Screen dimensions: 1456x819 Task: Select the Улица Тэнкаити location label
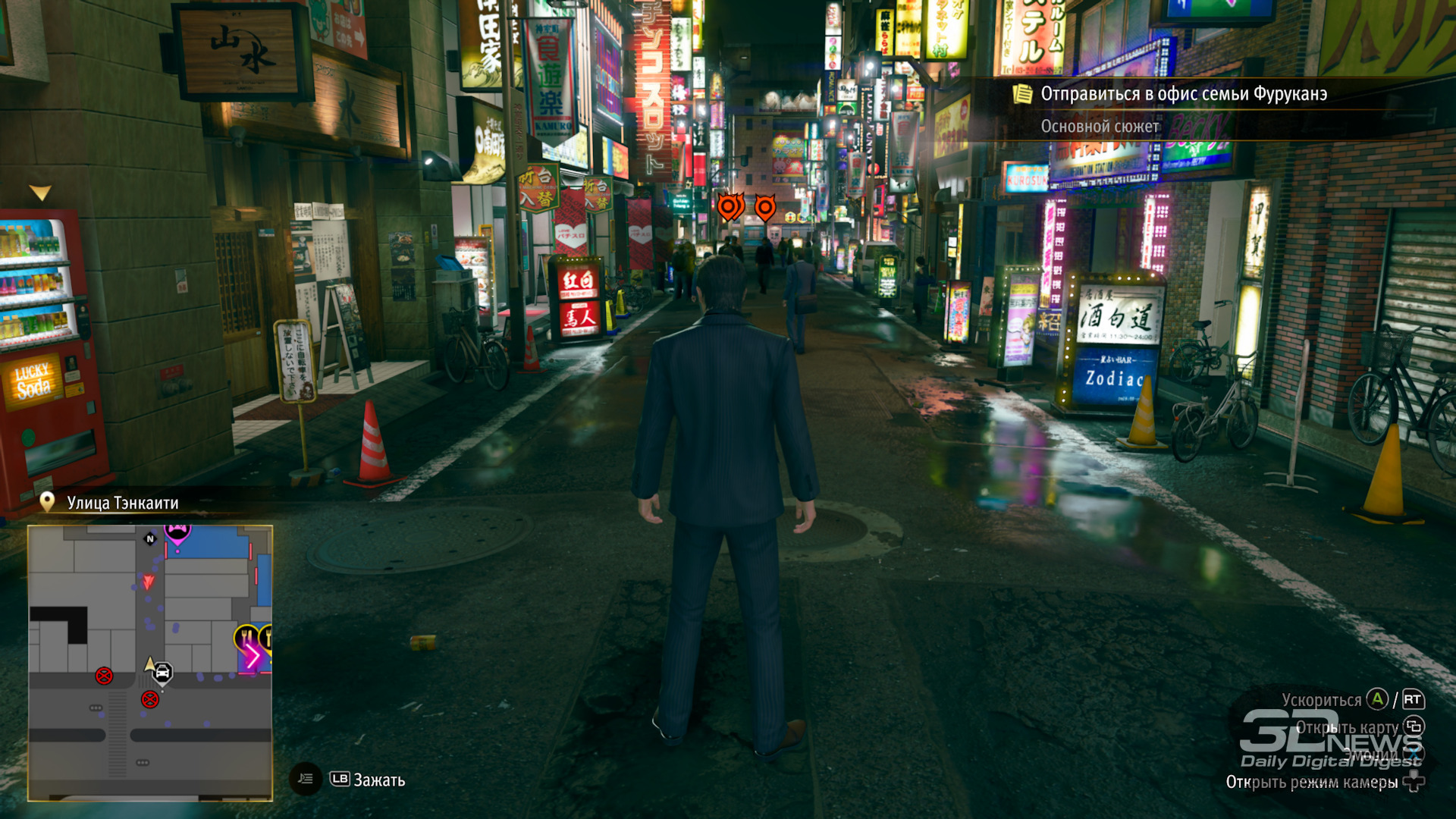tap(122, 503)
